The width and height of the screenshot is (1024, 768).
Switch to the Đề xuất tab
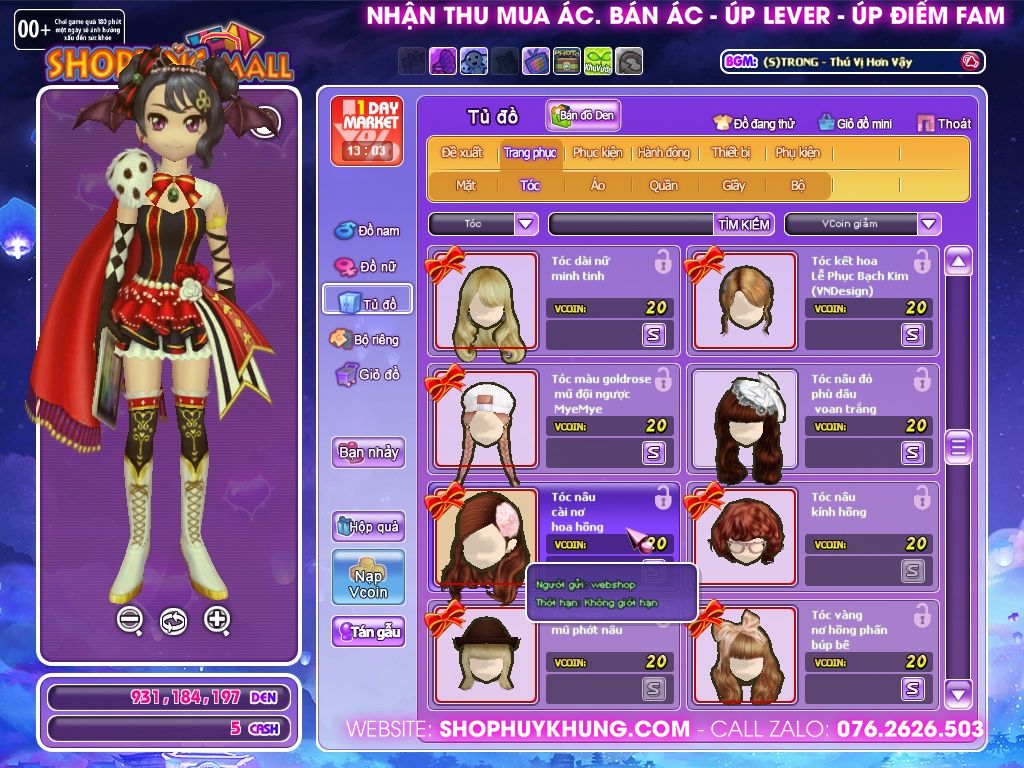pos(461,153)
